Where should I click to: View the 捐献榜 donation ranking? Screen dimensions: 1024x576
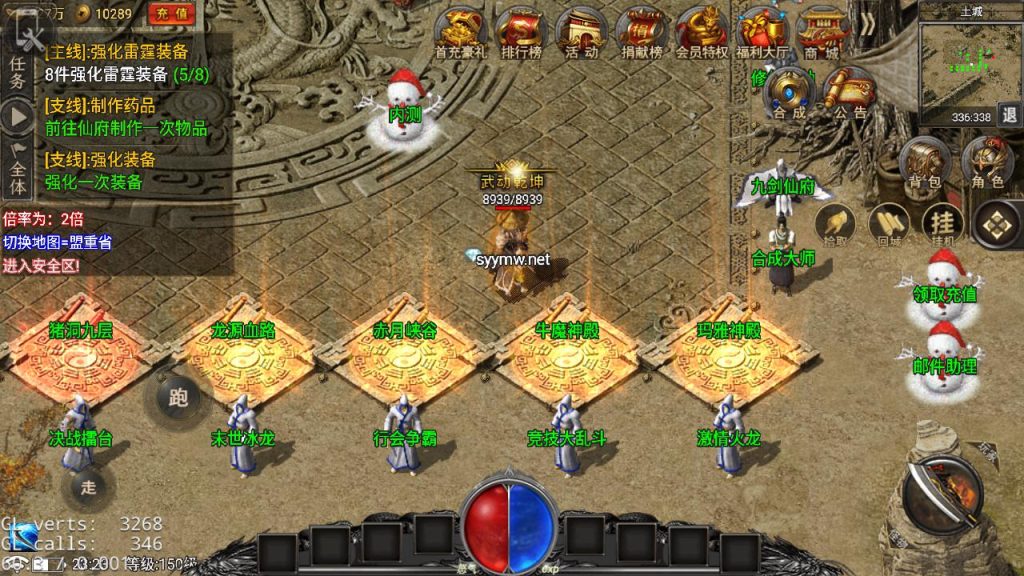tap(641, 33)
